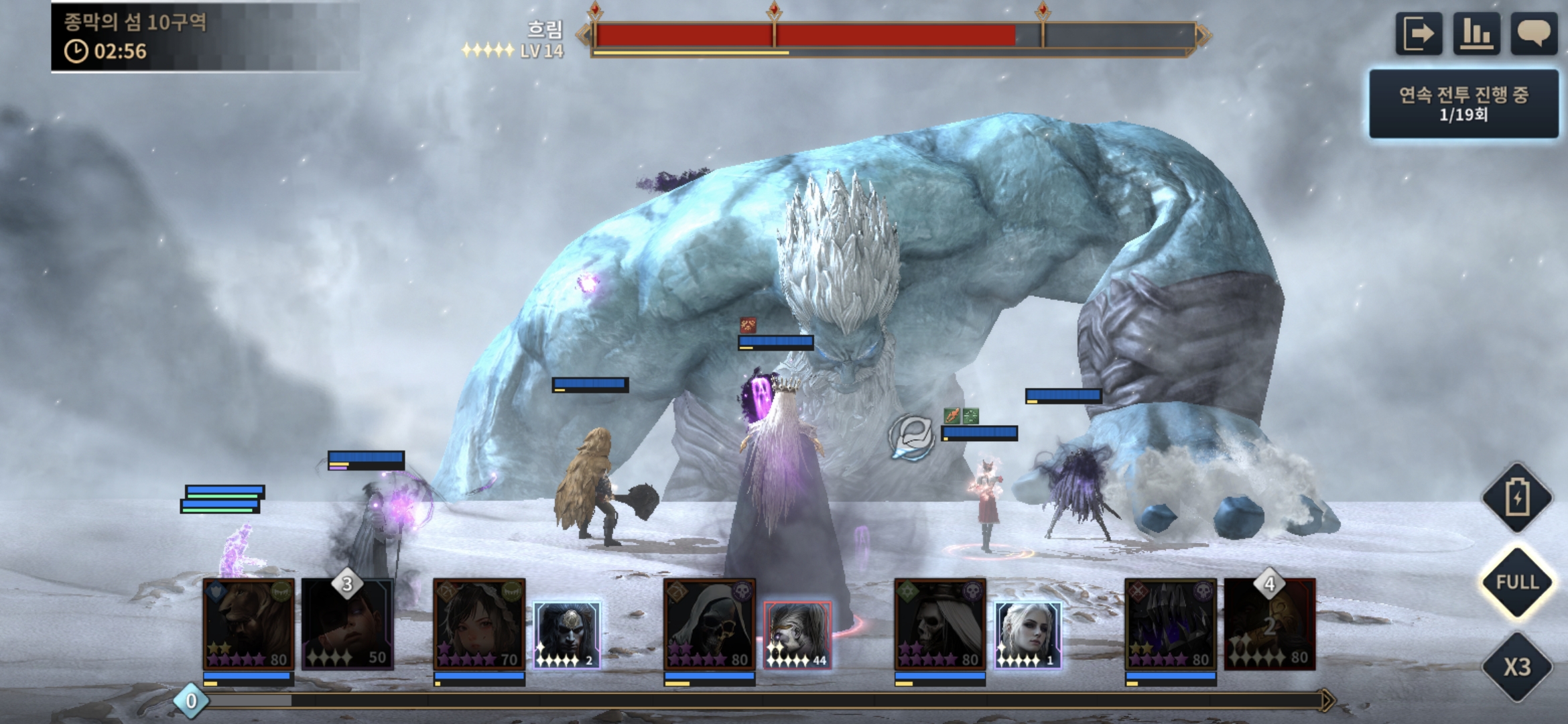This screenshot has height=724, width=1568.
Task: Open the continuous battle 1/19 progress panel
Action: [1463, 105]
